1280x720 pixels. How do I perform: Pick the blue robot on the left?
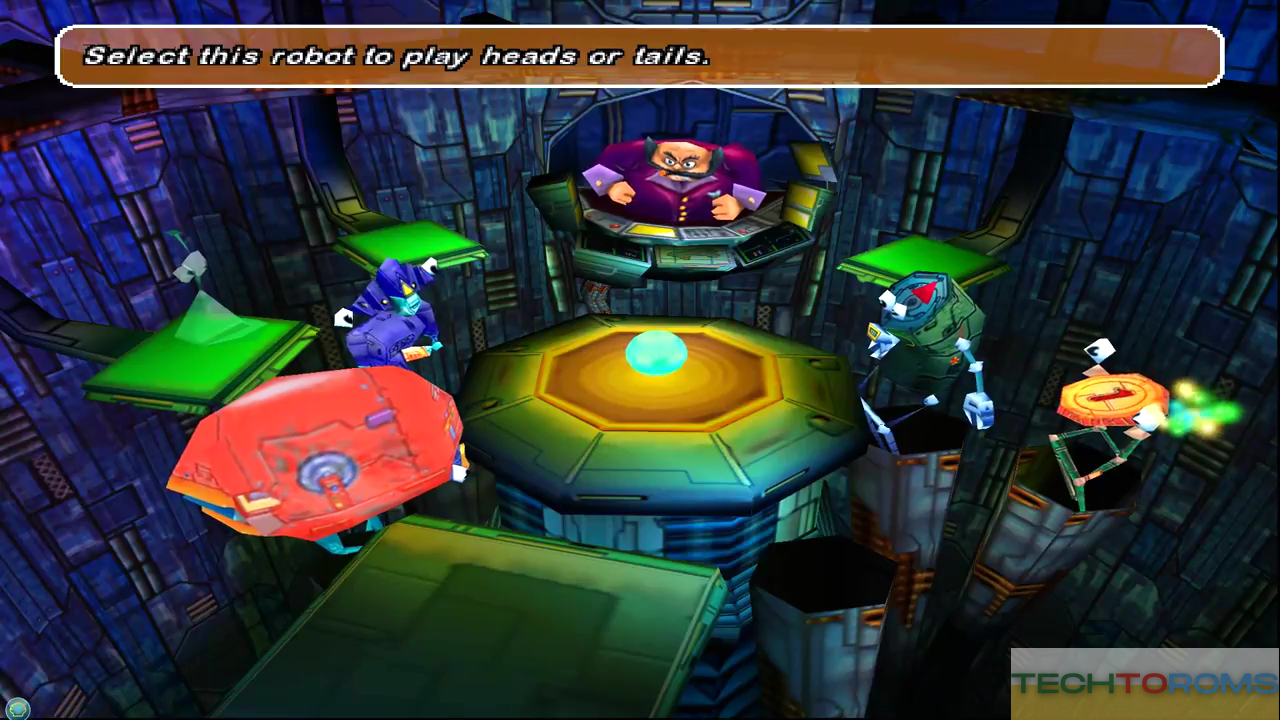click(392, 315)
